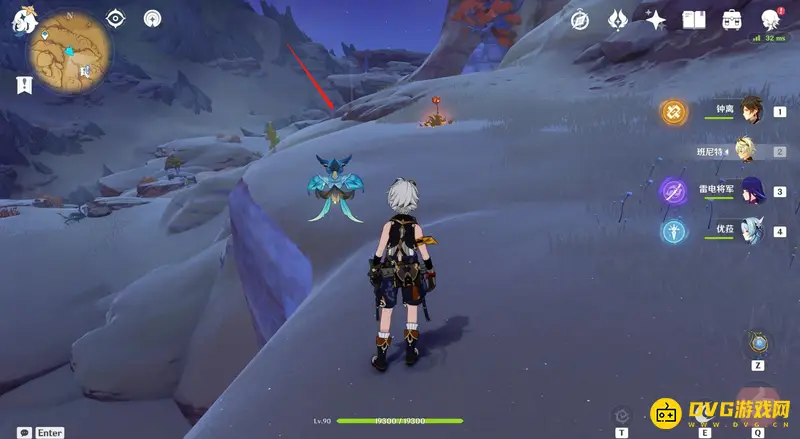This screenshot has height=439, width=800.
Task: Open the Adventurer Handbook book icon
Action: [694, 20]
